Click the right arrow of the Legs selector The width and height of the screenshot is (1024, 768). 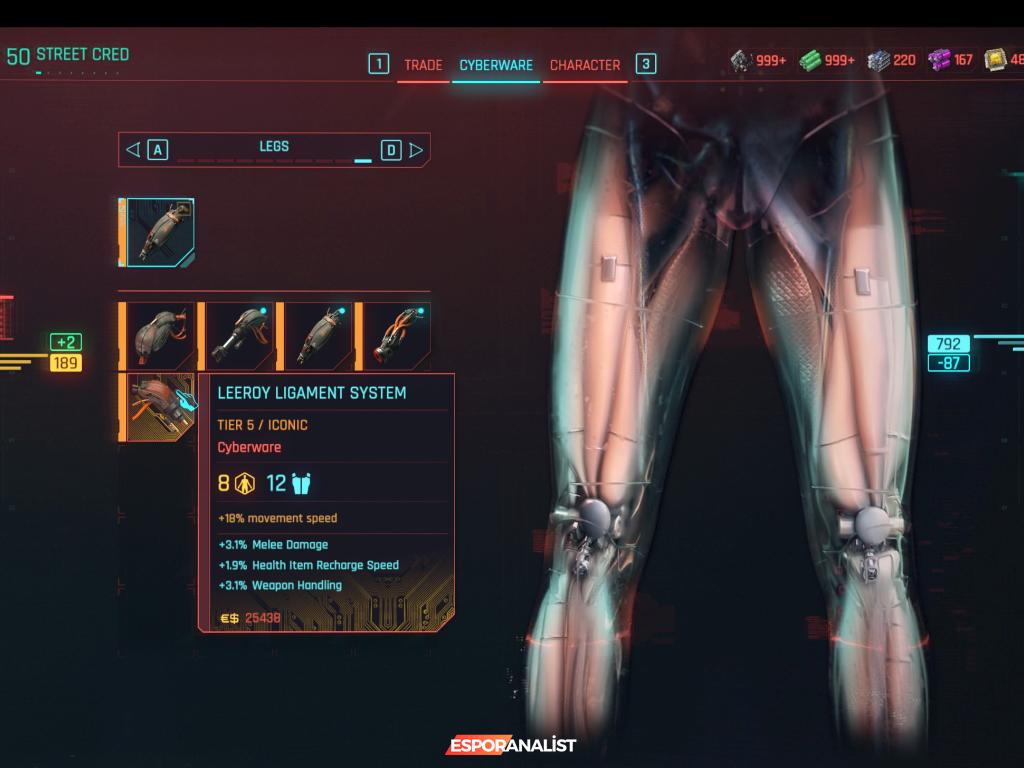417,150
